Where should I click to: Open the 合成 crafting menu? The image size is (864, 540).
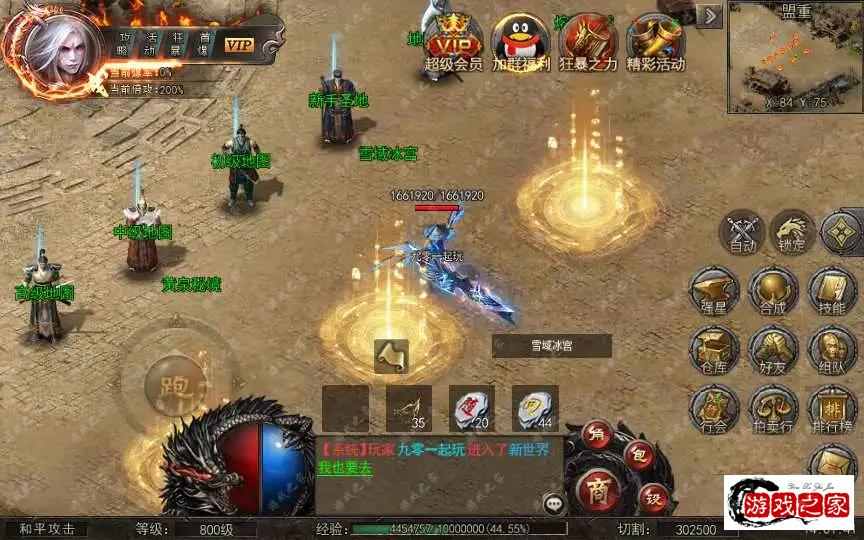tap(772, 290)
